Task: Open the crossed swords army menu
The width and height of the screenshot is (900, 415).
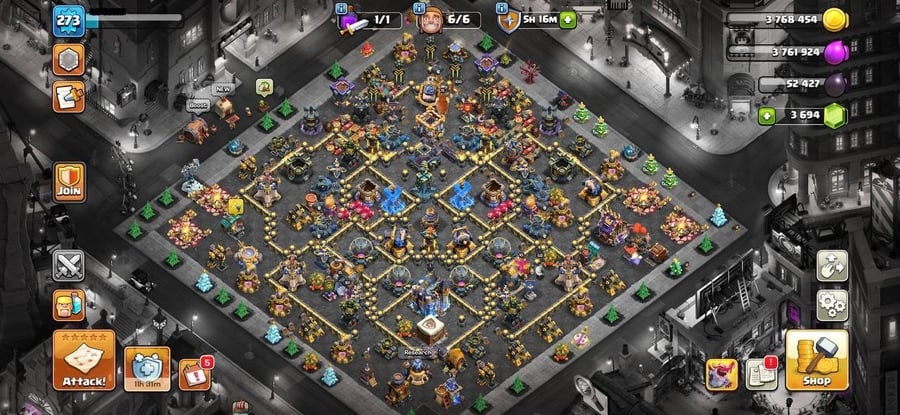Action: coord(69,266)
